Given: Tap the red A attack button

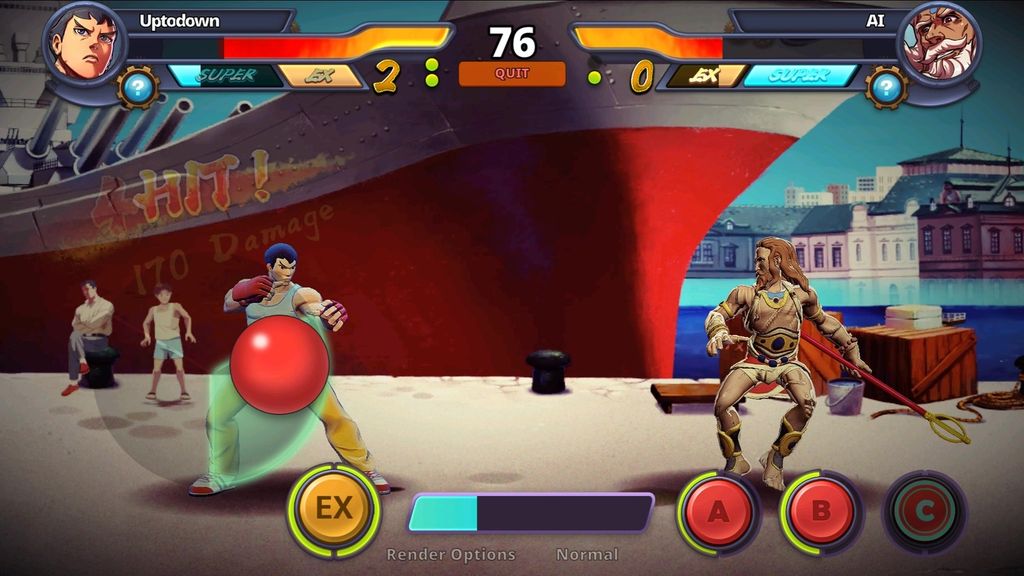Looking at the screenshot, I should pos(718,512).
